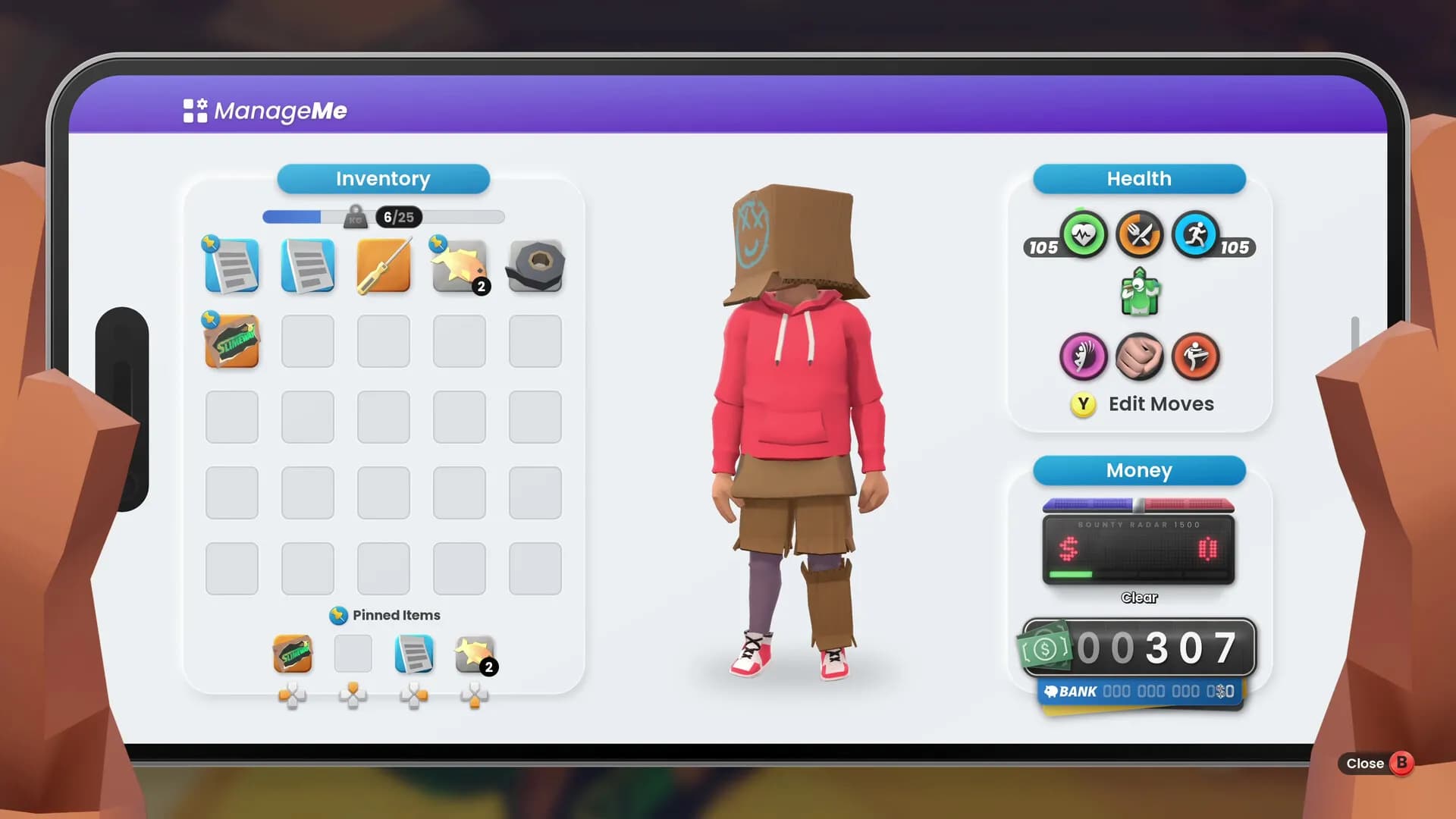Screen dimensions: 1456x819
Task: Open the golden fish item stack
Action: tap(459, 265)
